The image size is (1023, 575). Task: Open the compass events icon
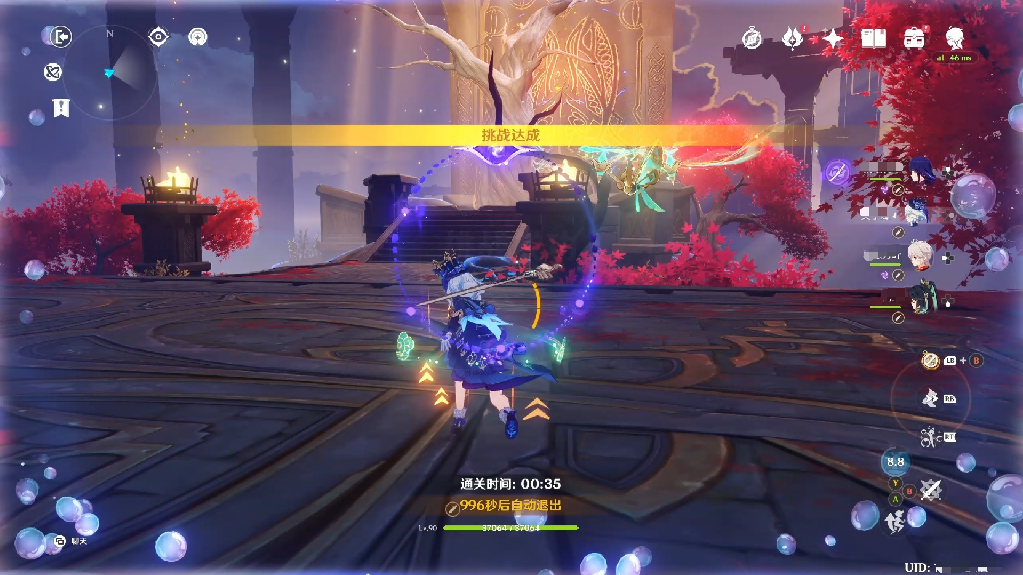(753, 38)
